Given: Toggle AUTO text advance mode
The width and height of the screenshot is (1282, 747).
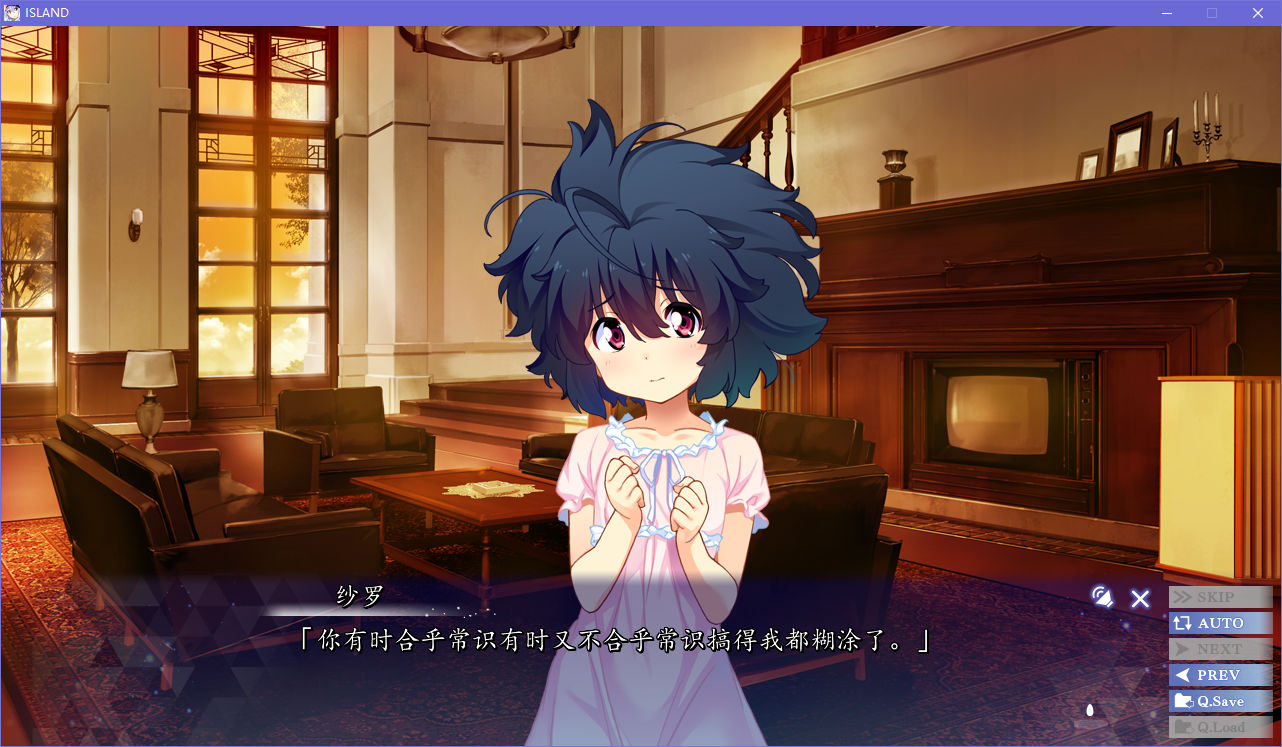Looking at the screenshot, I should pyautogui.click(x=1220, y=623).
